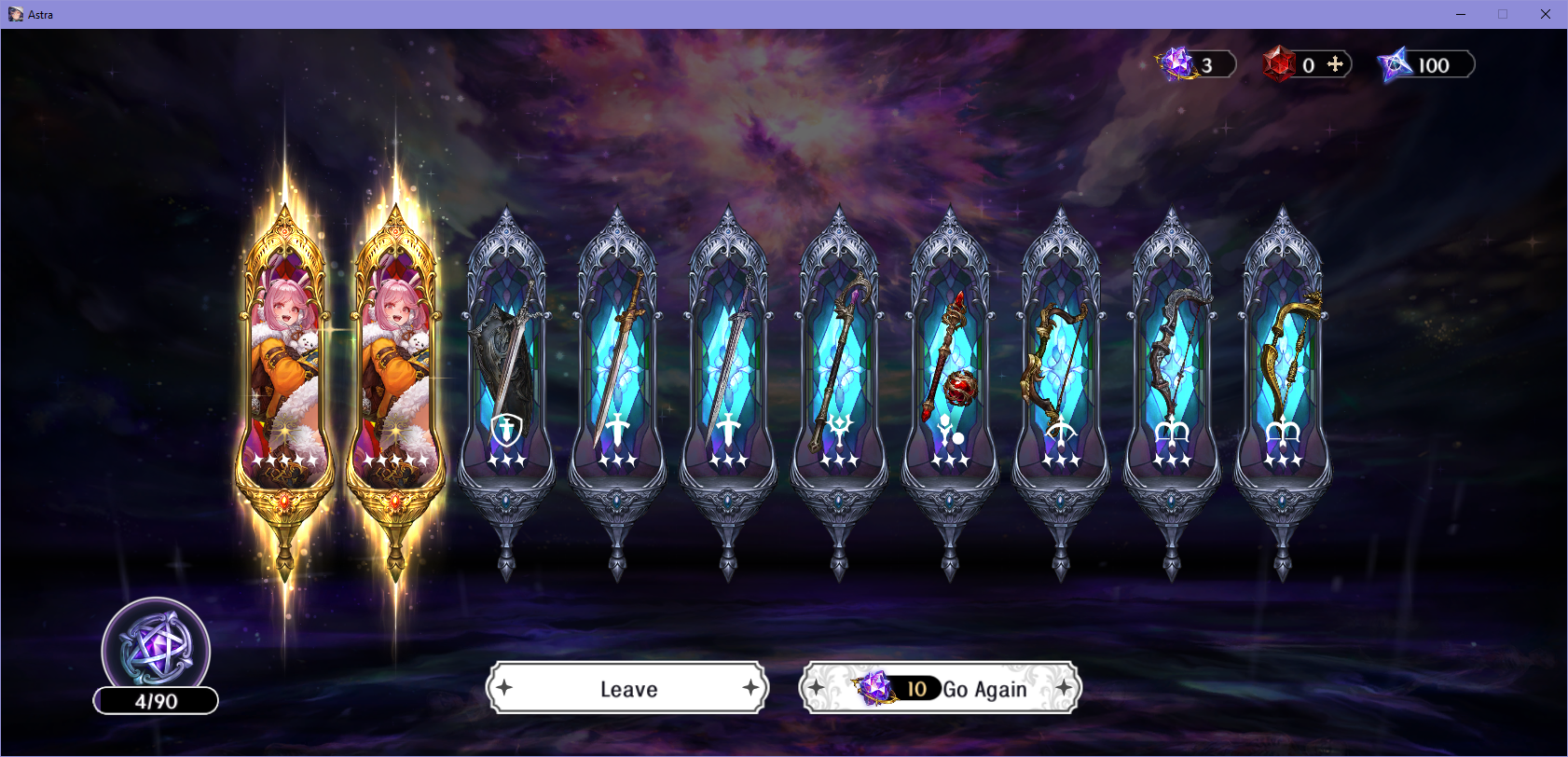Screen dimensions: 1568x757
Task: Minimize the Astra window
Action: coord(1460,14)
